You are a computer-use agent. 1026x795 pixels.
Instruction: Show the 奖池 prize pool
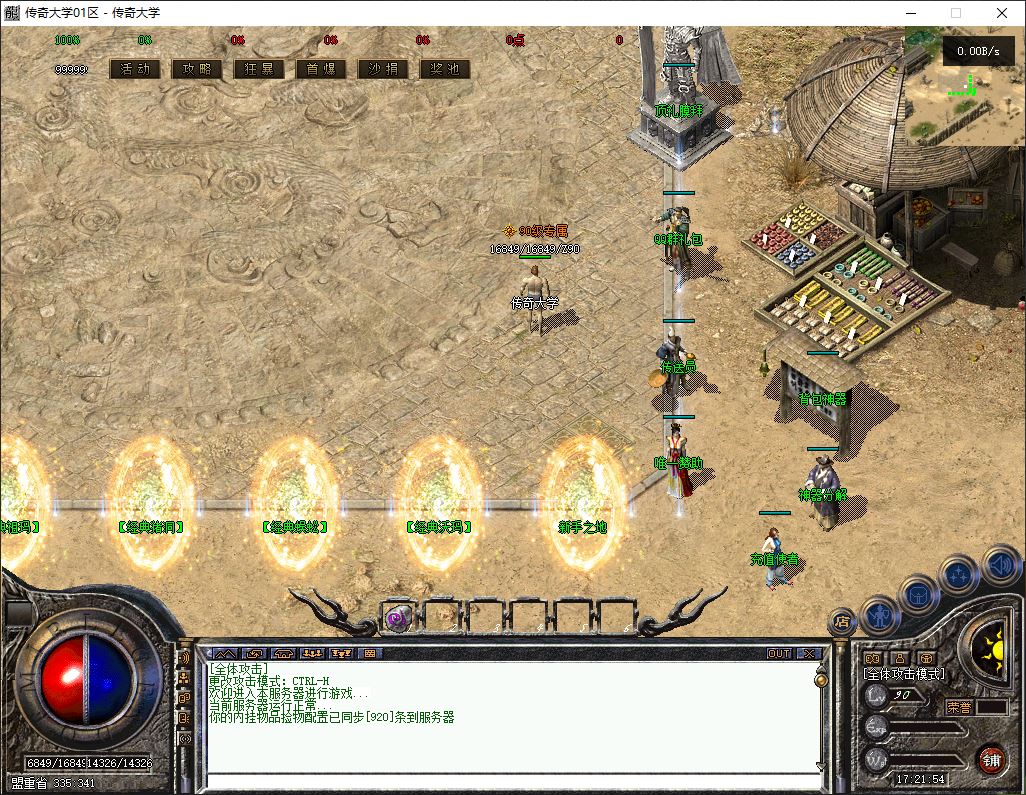[x=445, y=69]
